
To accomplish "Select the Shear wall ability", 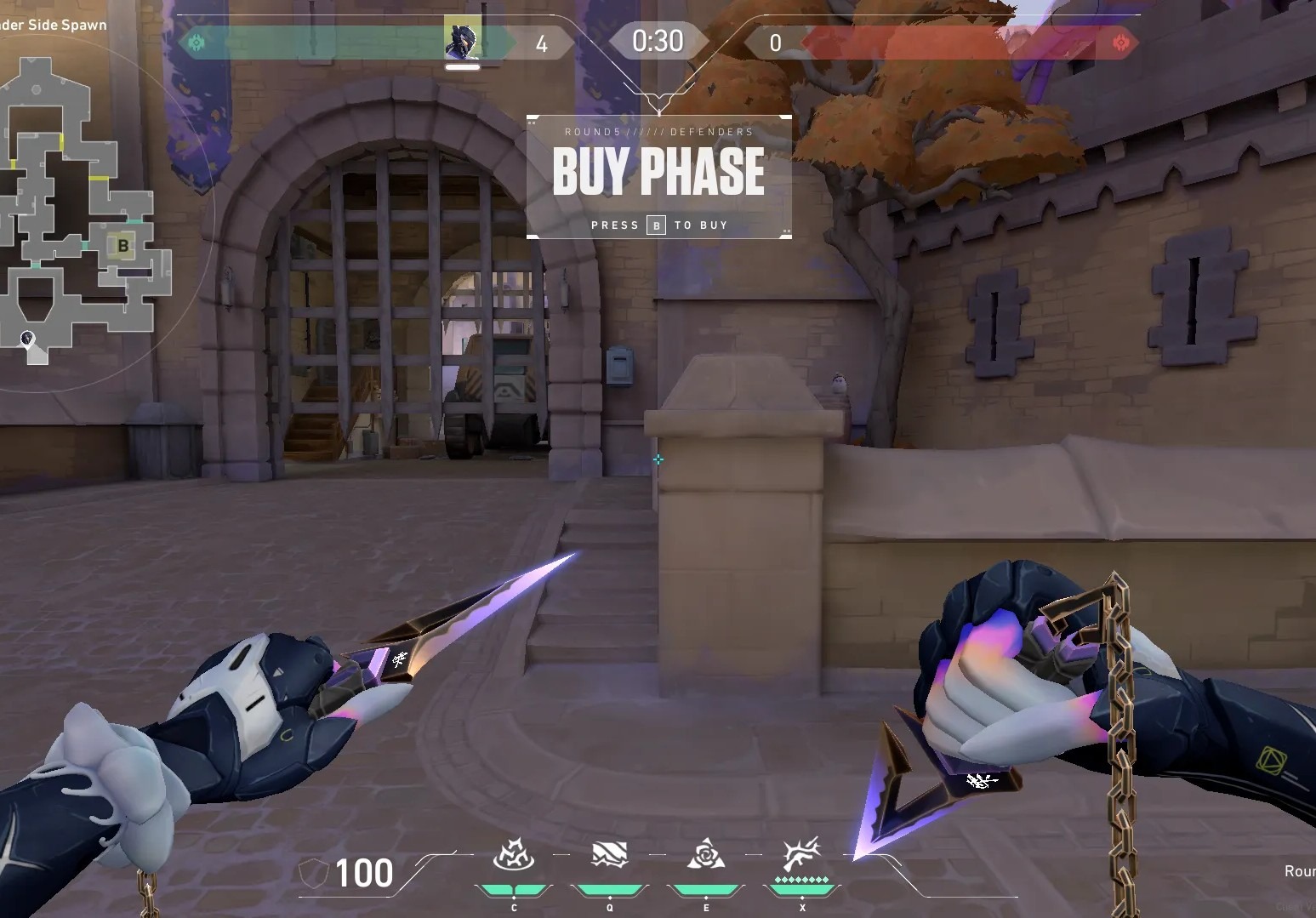I will [x=609, y=855].
